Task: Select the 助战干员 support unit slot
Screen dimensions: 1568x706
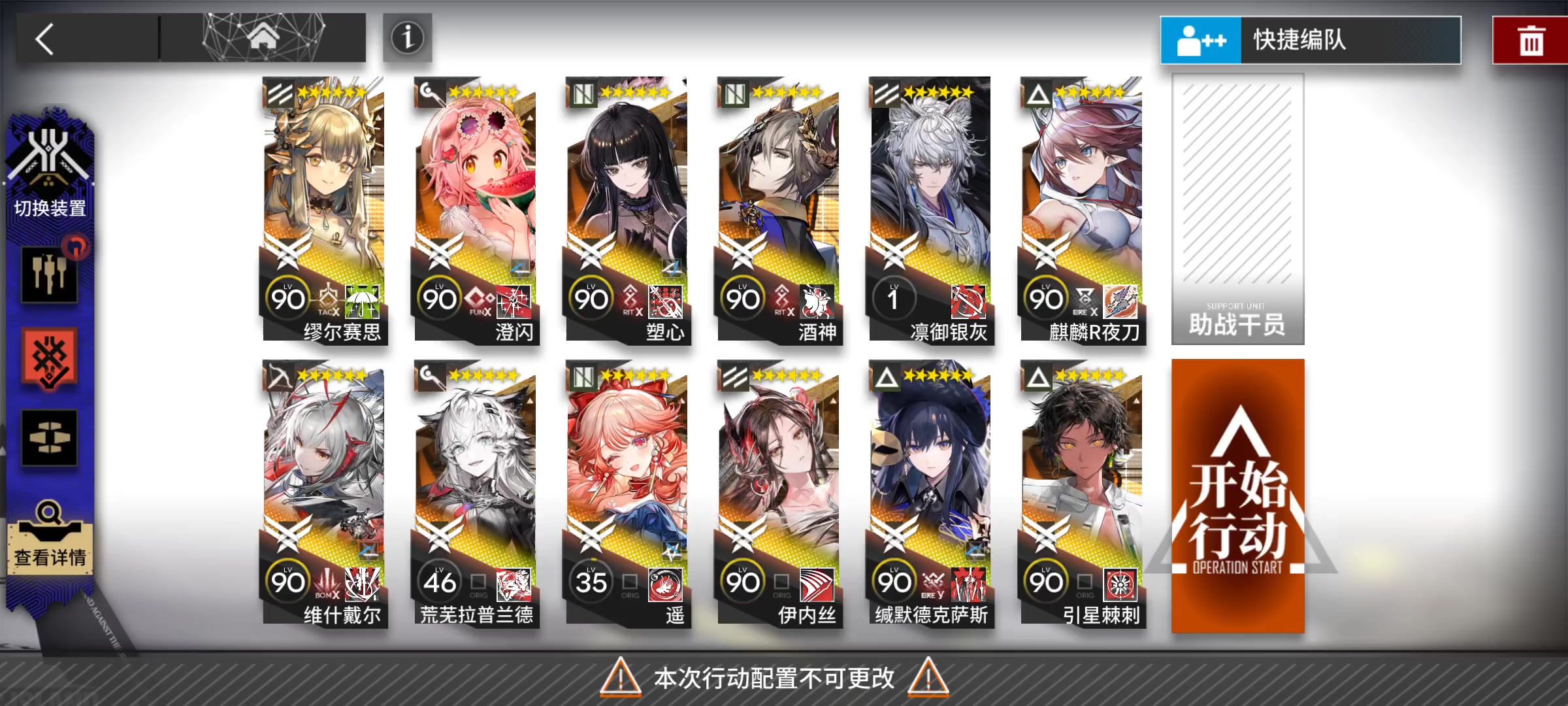Action: click(1237, 209)
